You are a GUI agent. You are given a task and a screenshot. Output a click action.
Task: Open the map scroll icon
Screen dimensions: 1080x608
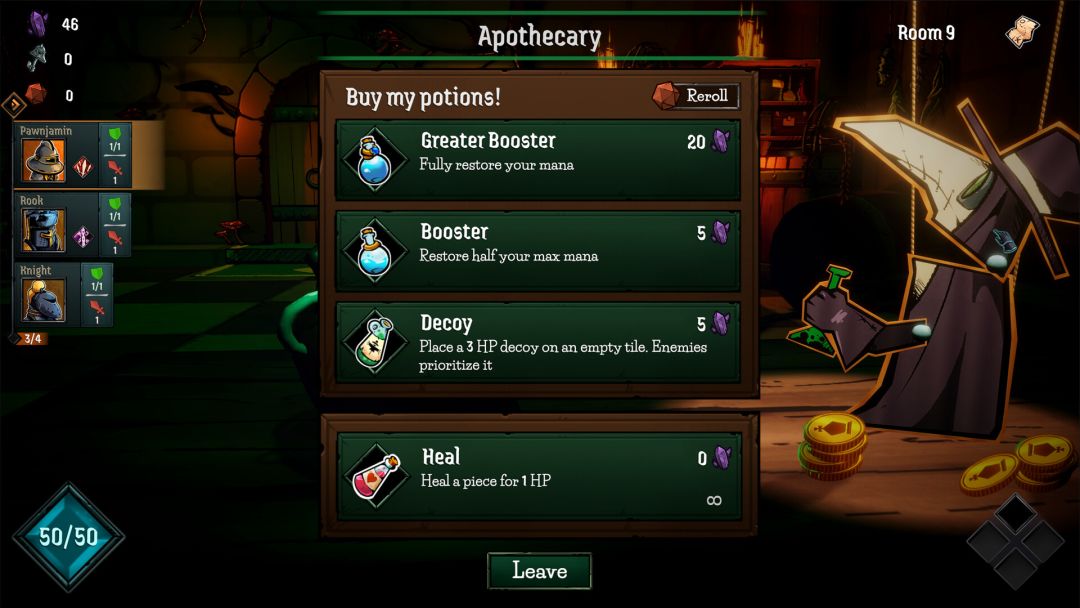tap(1021, 32)
